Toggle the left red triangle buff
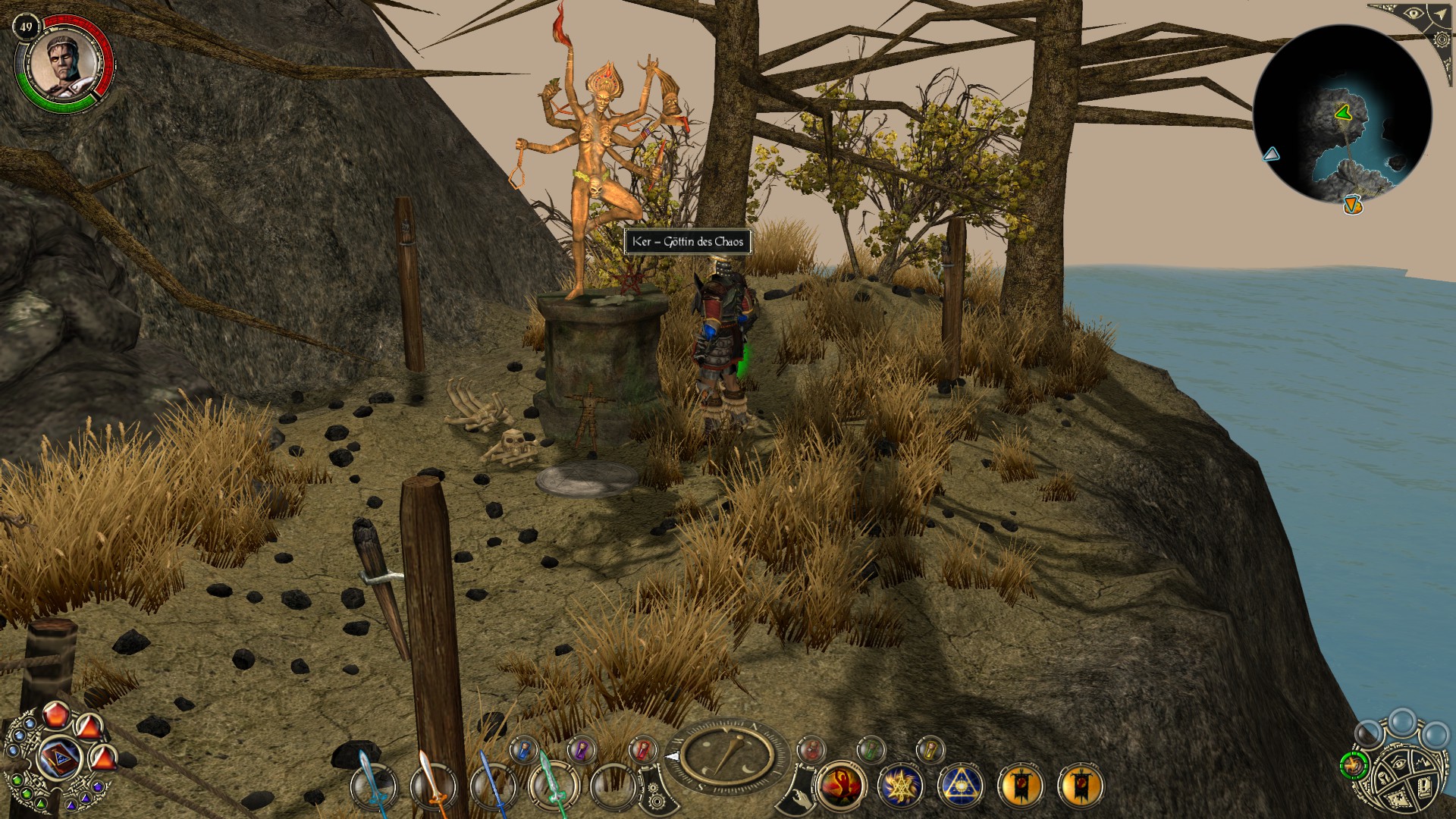Screen dimensions: 1456x819 89,728
